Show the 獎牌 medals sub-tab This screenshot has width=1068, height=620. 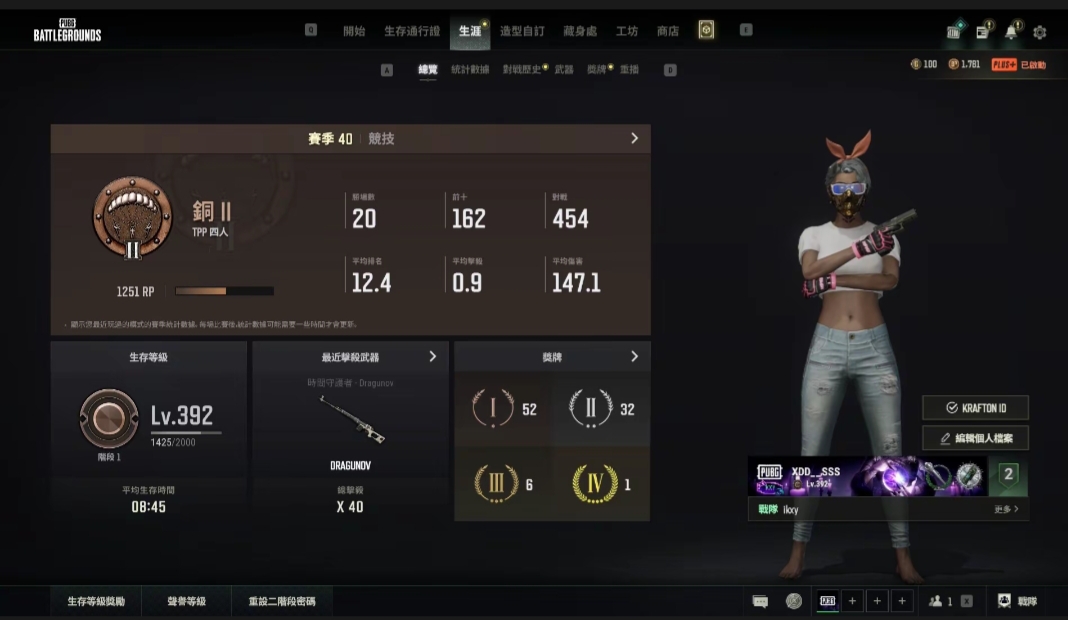tap(596, 70)
